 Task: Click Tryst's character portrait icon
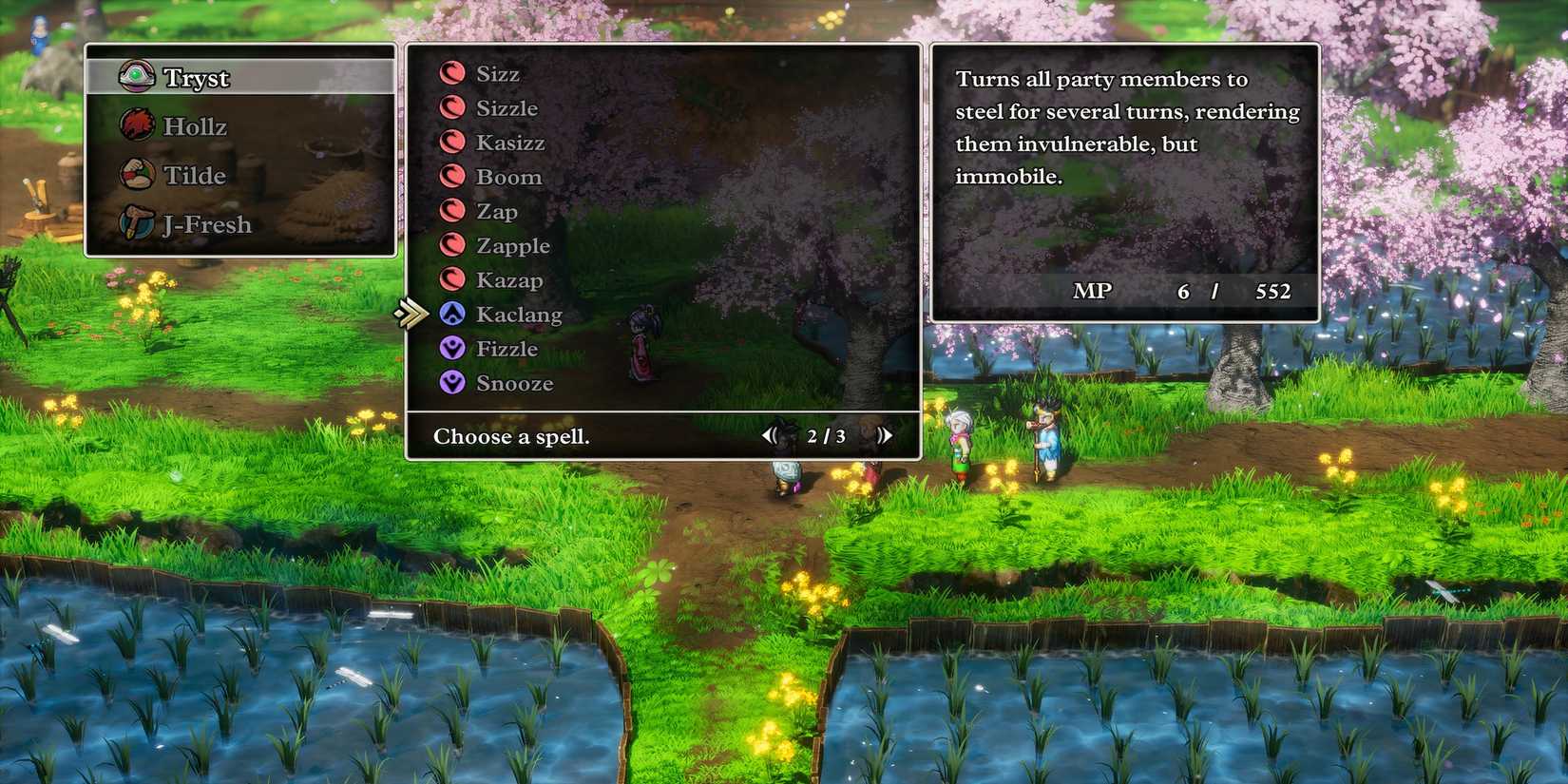(x=141, y=76)
